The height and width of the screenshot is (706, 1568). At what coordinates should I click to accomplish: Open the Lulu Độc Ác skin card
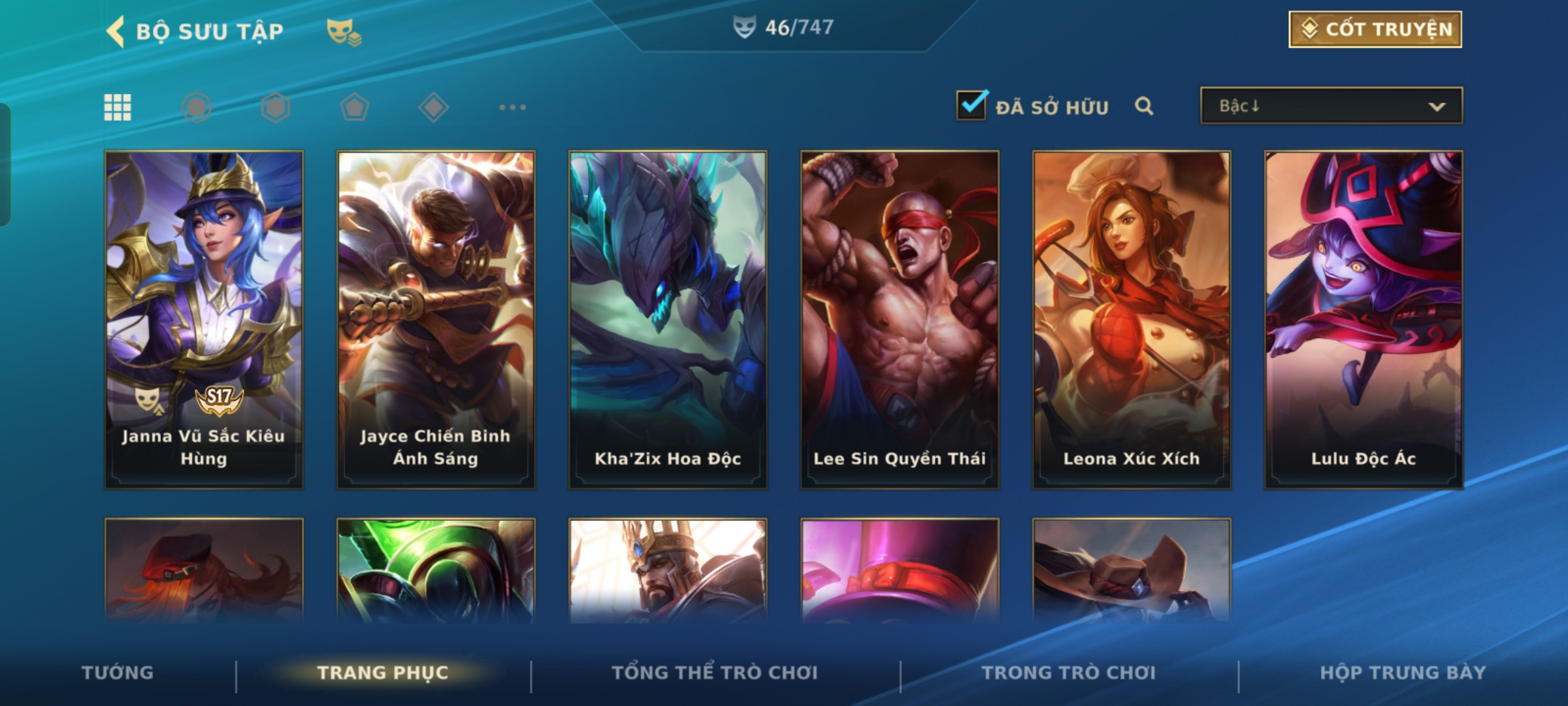1364,320
